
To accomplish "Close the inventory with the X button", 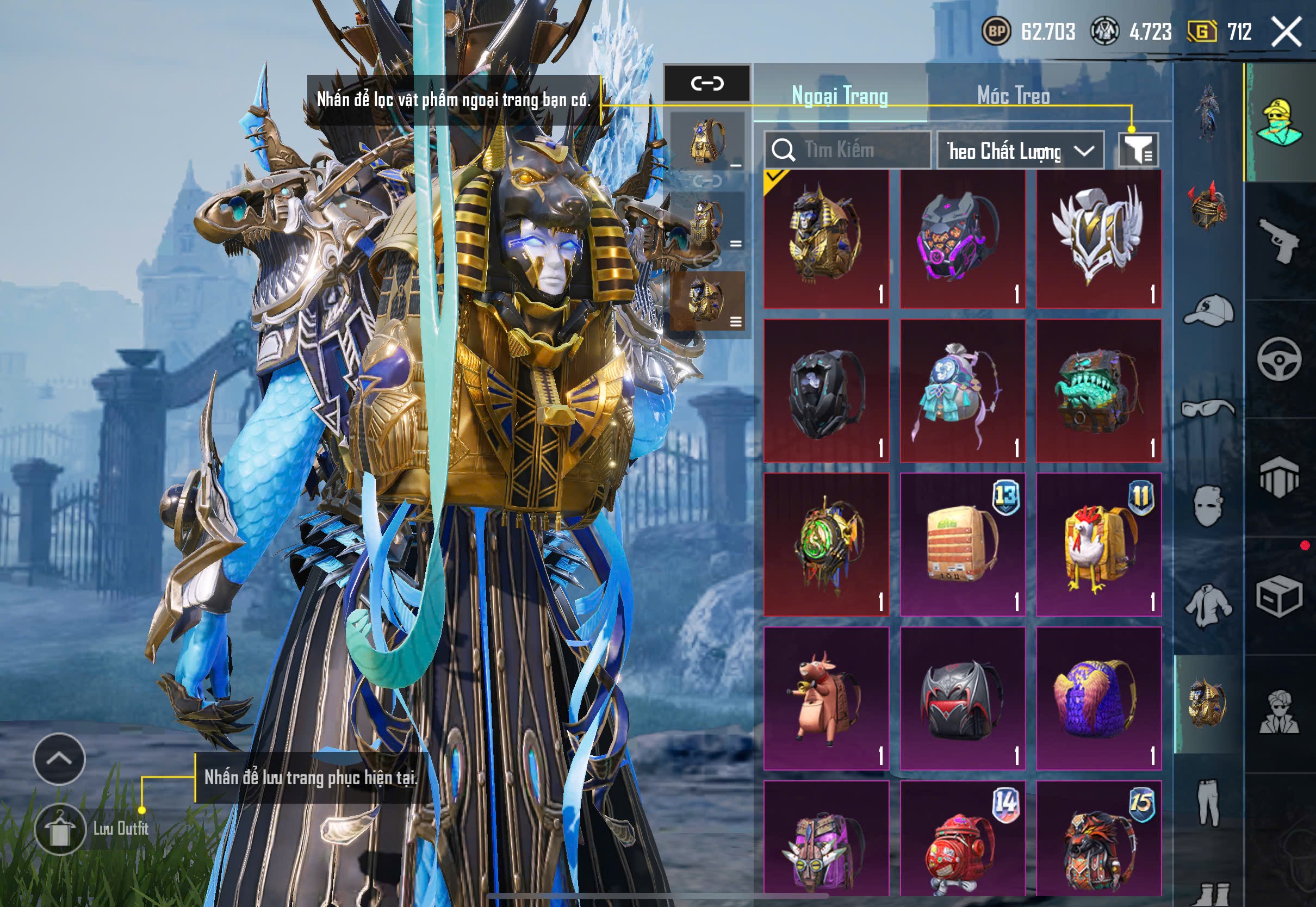I will (1287, 32).
